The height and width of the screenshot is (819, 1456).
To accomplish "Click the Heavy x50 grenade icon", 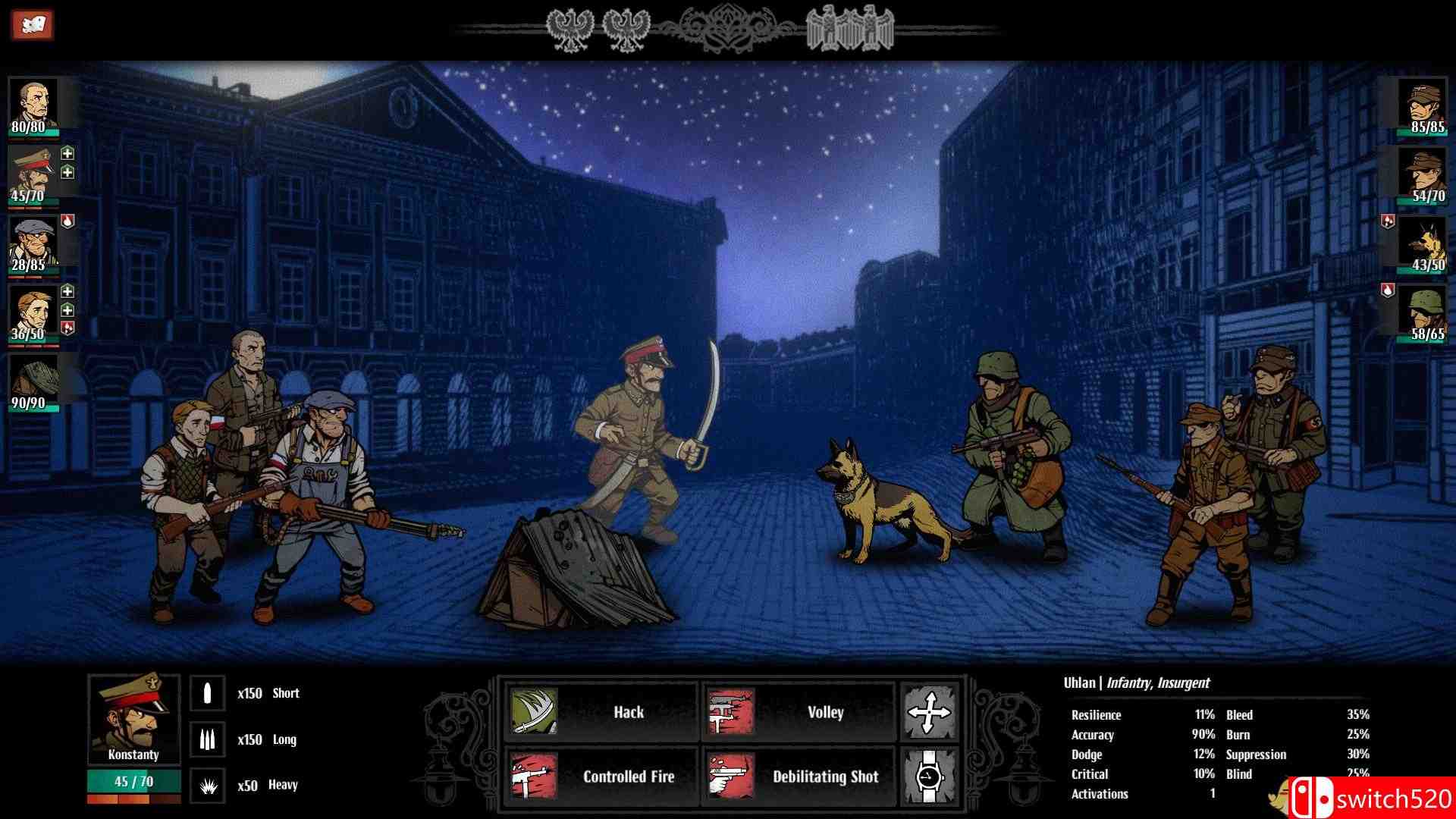I will click(x=207, y=785).
